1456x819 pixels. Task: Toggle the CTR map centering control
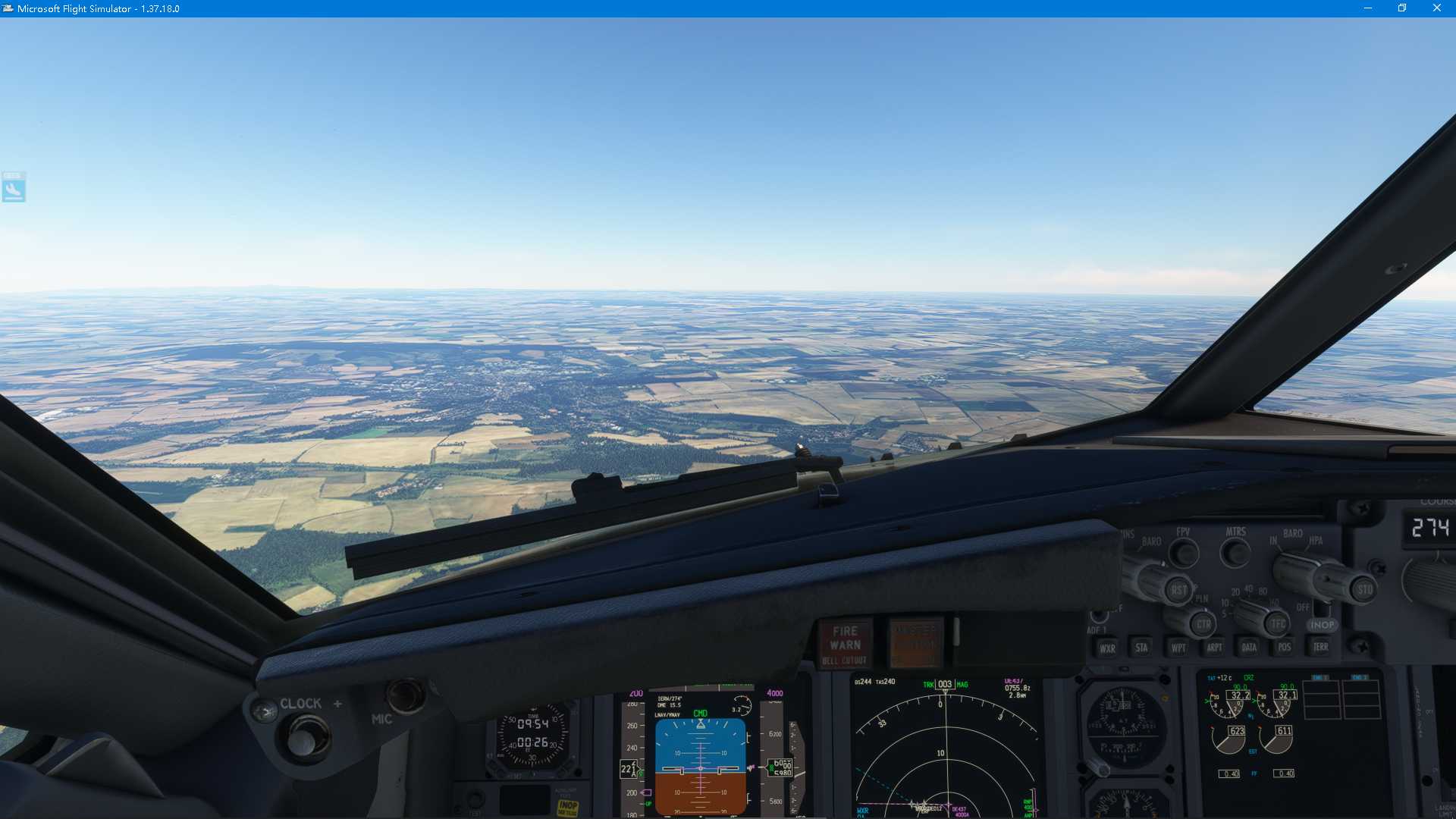1202,624
